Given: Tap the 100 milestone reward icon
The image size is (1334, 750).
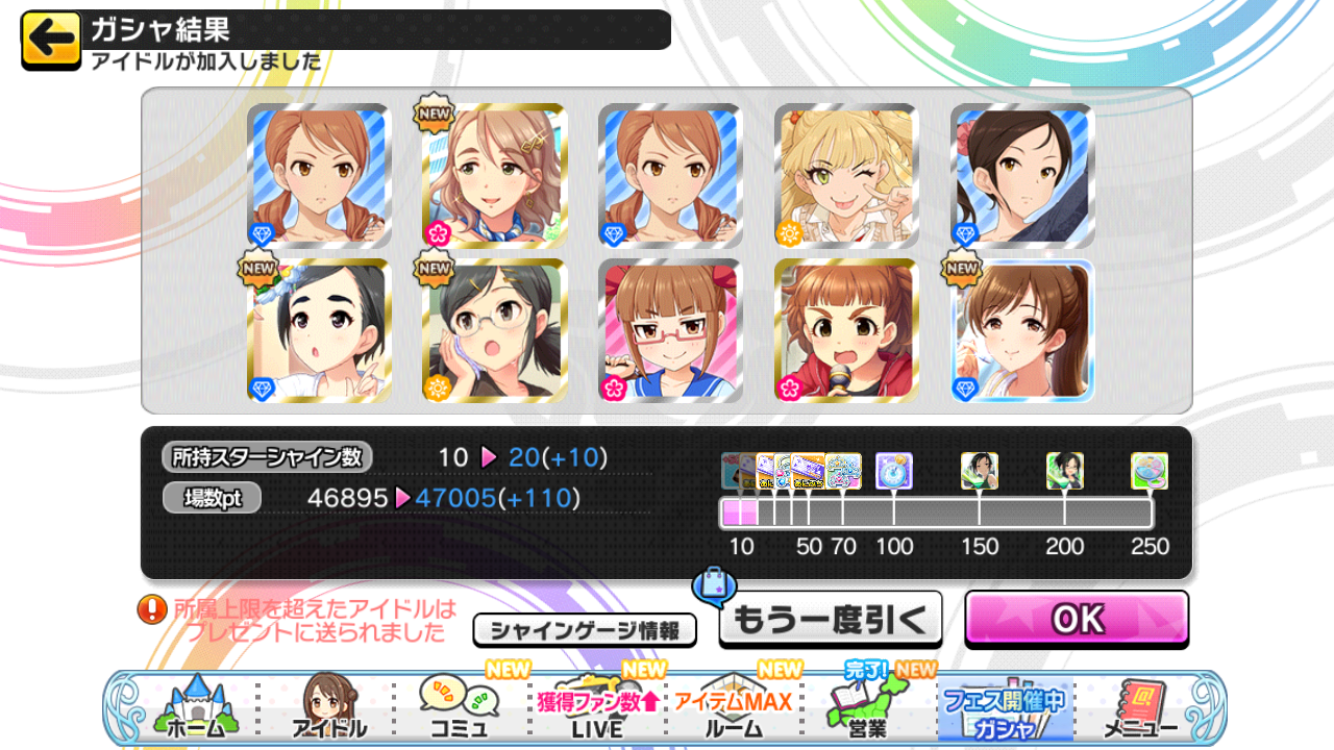Looking at the screenshot, I should pyautogui.click(x=893, y=471).
